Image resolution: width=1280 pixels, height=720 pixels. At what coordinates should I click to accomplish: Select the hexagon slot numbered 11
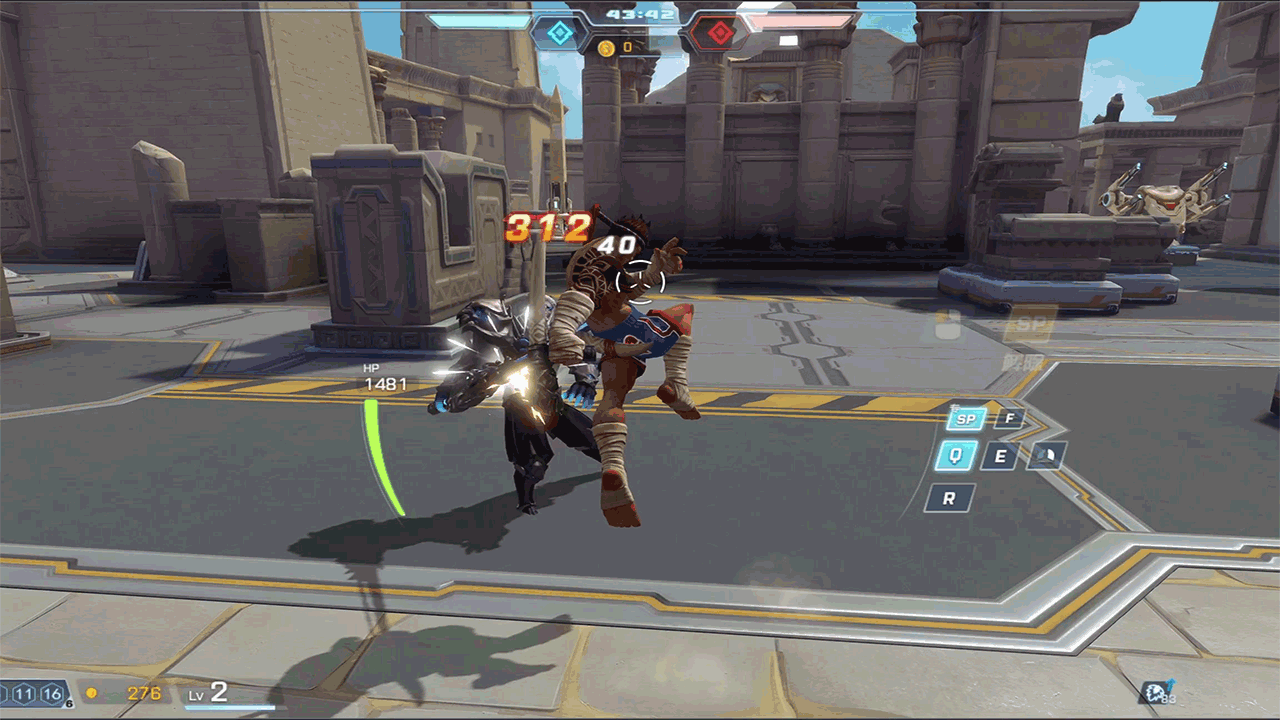tap(24, 694)
